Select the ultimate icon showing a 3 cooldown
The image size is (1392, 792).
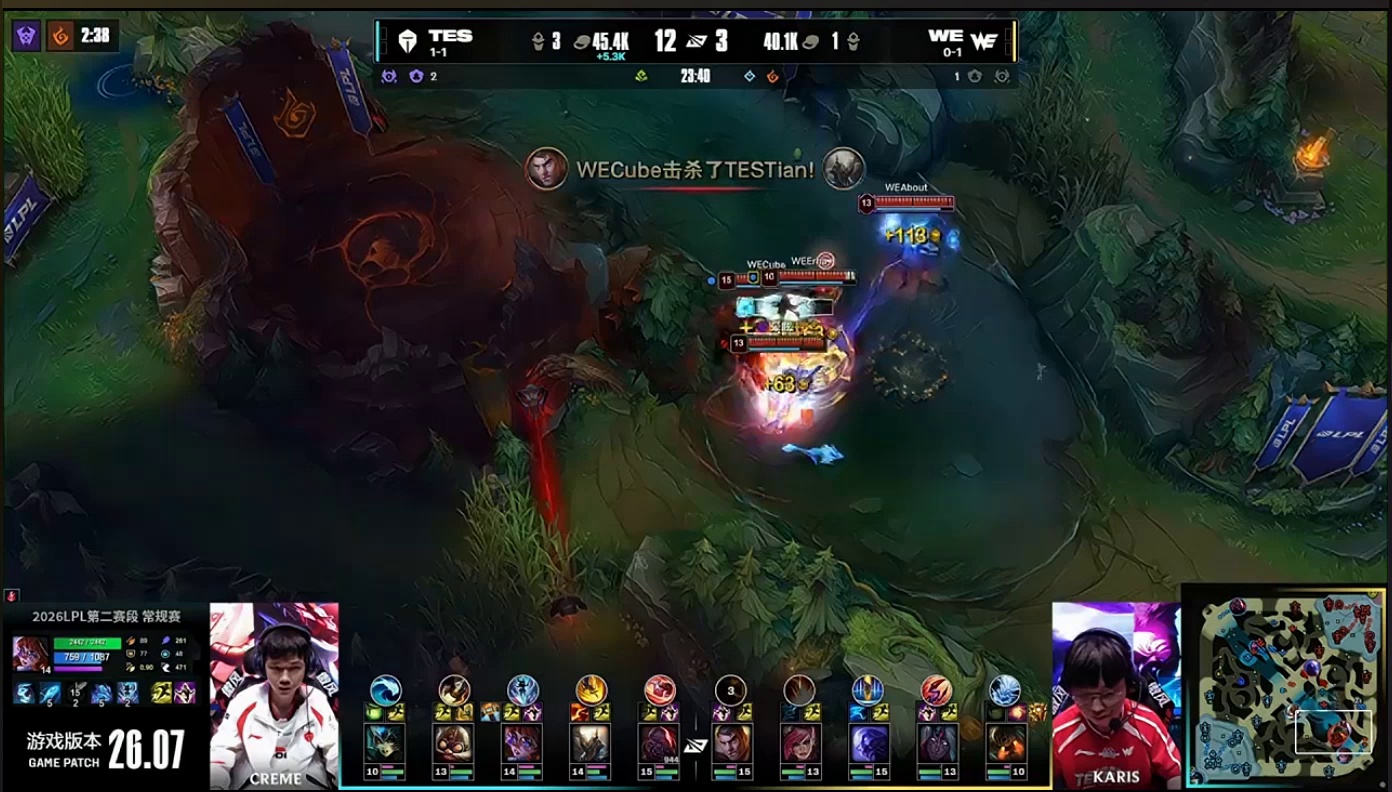(x=731, y=690)
